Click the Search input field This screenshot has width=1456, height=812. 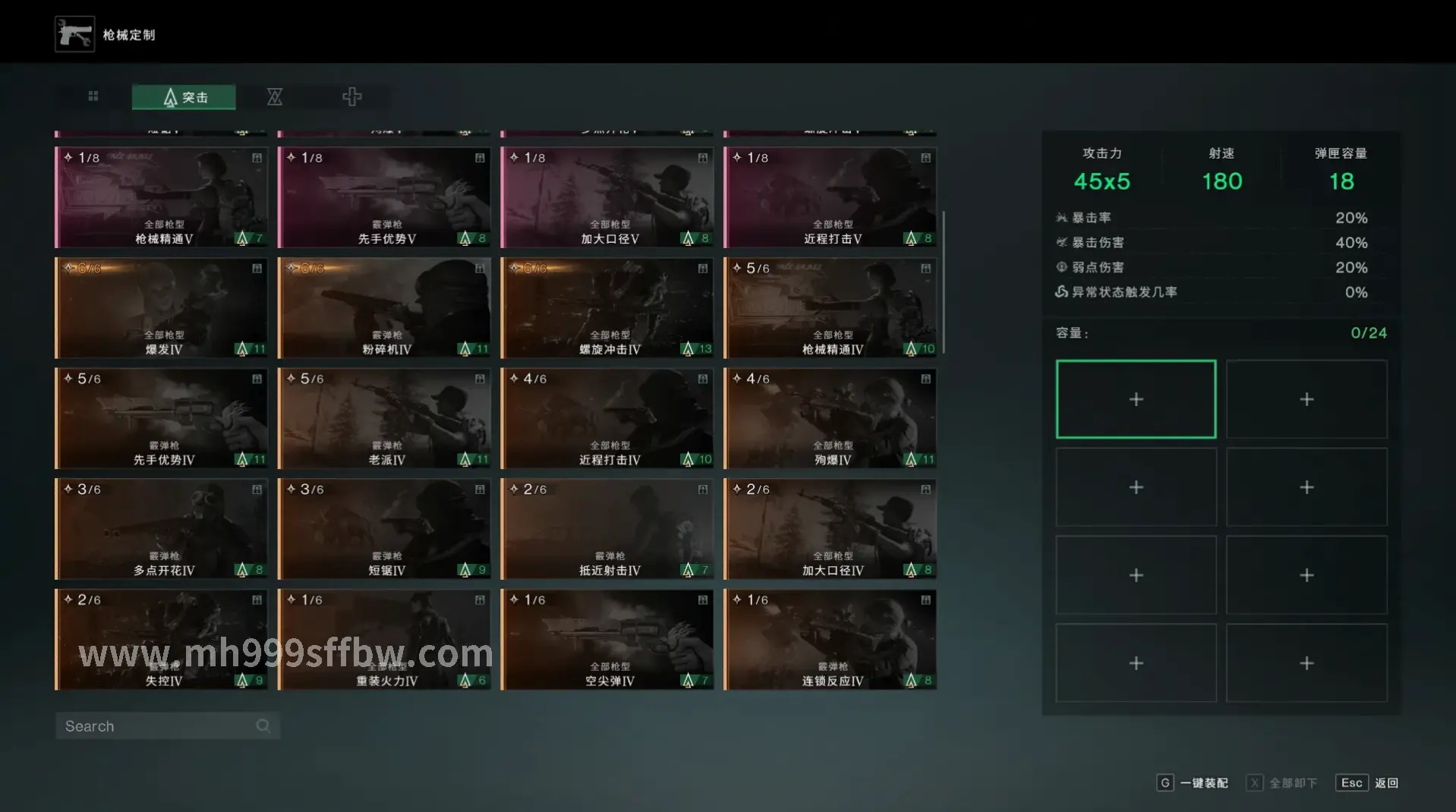(159, 726)
